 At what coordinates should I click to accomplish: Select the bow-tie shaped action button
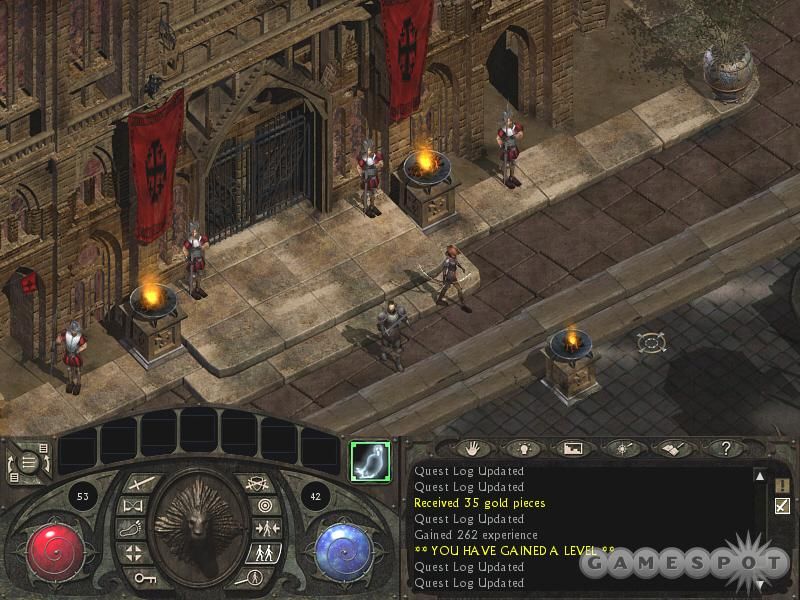(x=135, y=507)
